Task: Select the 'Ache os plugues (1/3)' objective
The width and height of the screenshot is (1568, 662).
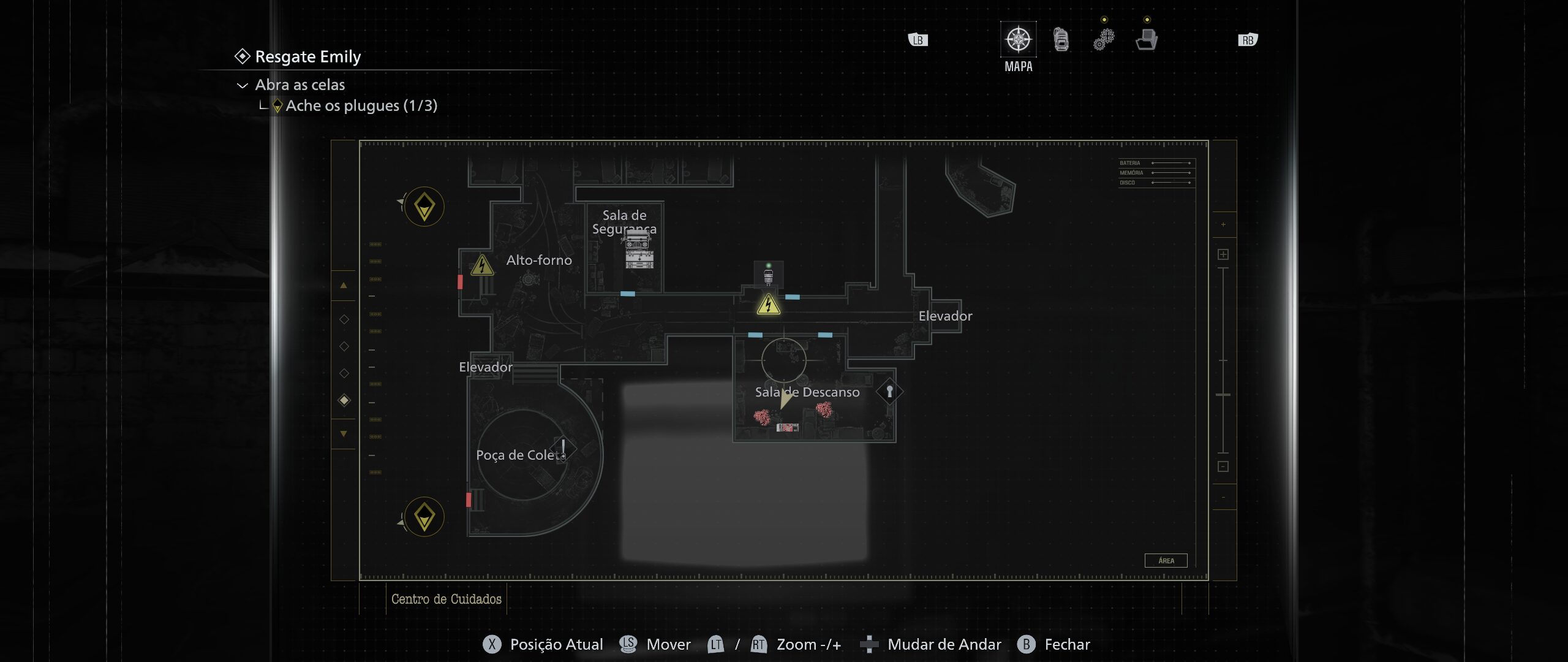Action: coord(361,106)
